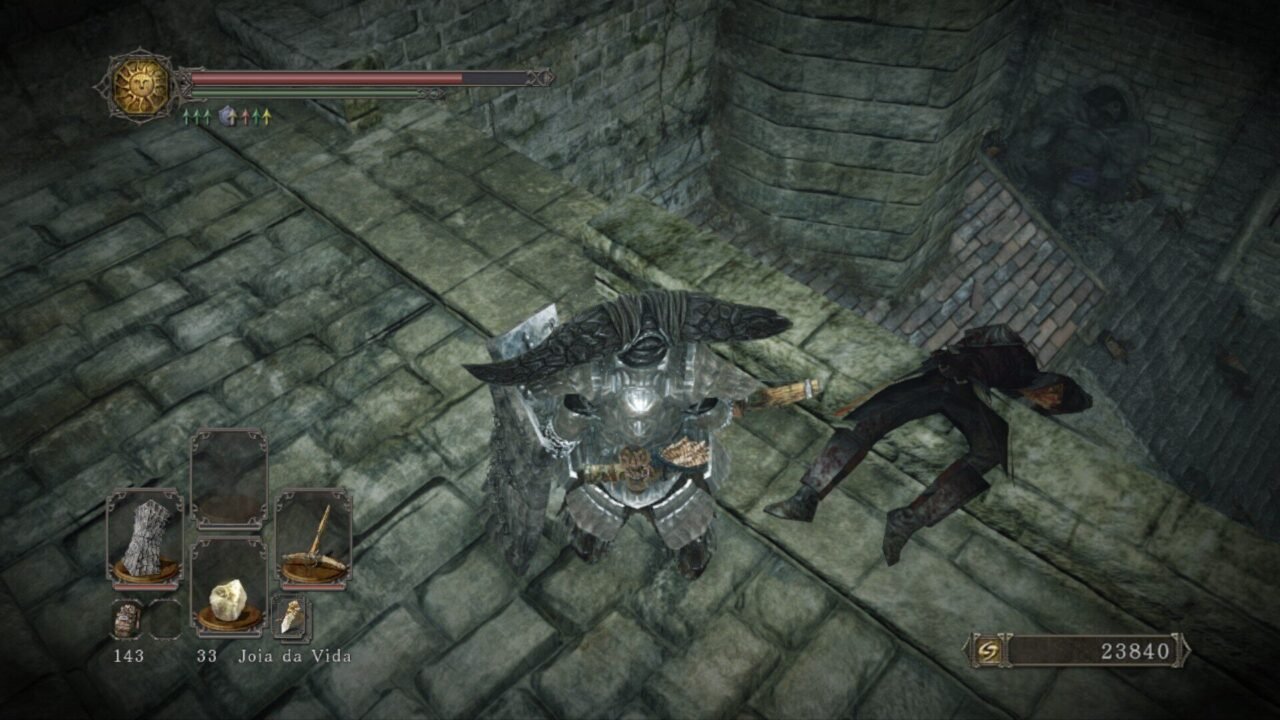Select the pickaxe right-hand weapon slot
Viewport: 1280px width, 720px height.
[x=313, y=537]
